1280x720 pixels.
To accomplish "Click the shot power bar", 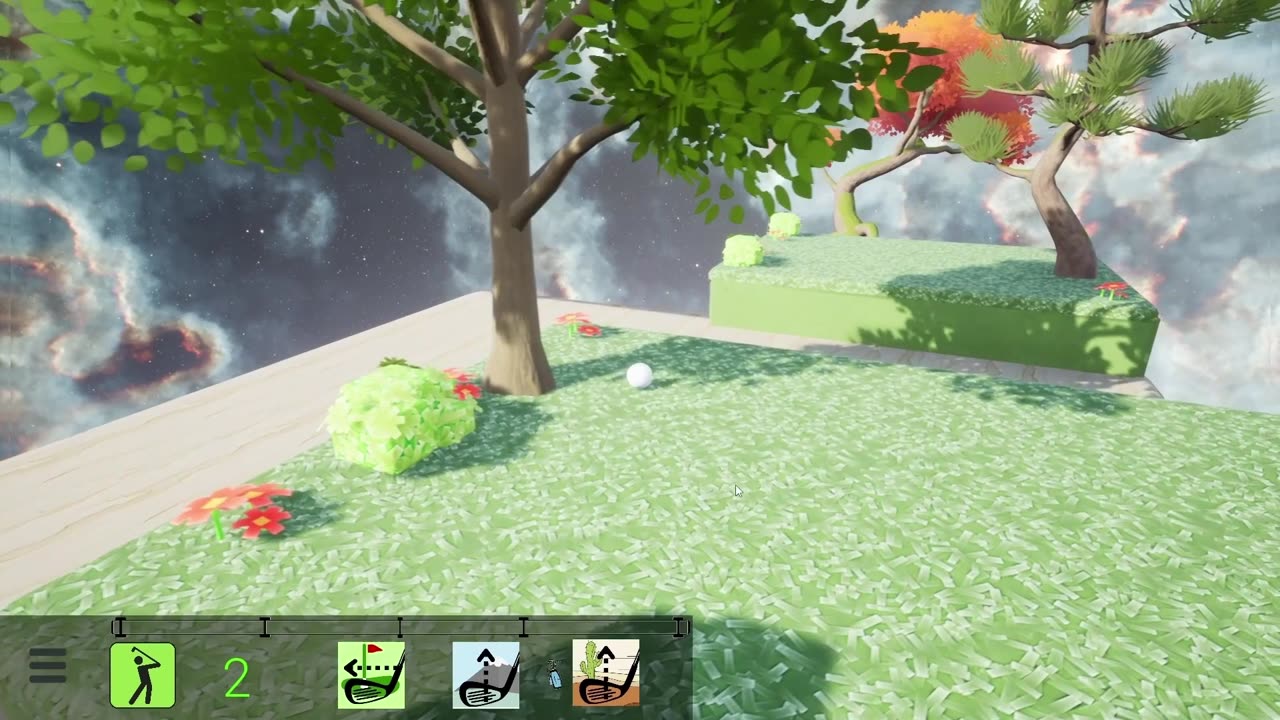I will click(400, 627).
